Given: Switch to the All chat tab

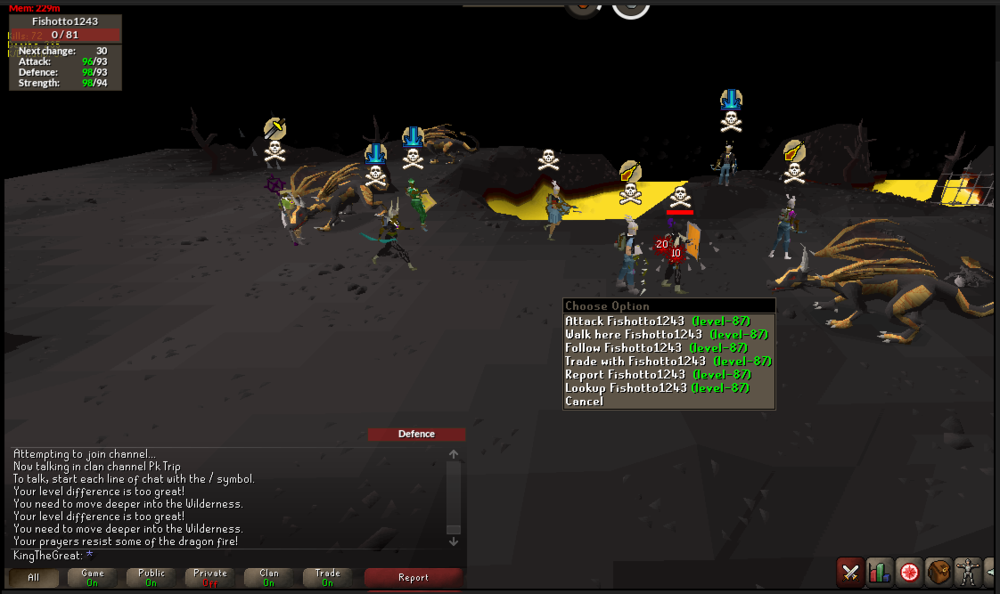Looking at the screenshot, I should tap(34, 577).
